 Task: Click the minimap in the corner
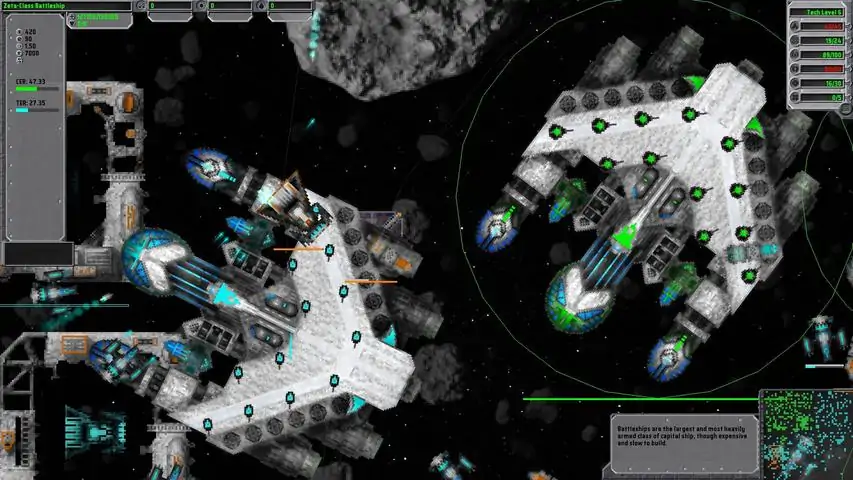[x=806, y=434]
